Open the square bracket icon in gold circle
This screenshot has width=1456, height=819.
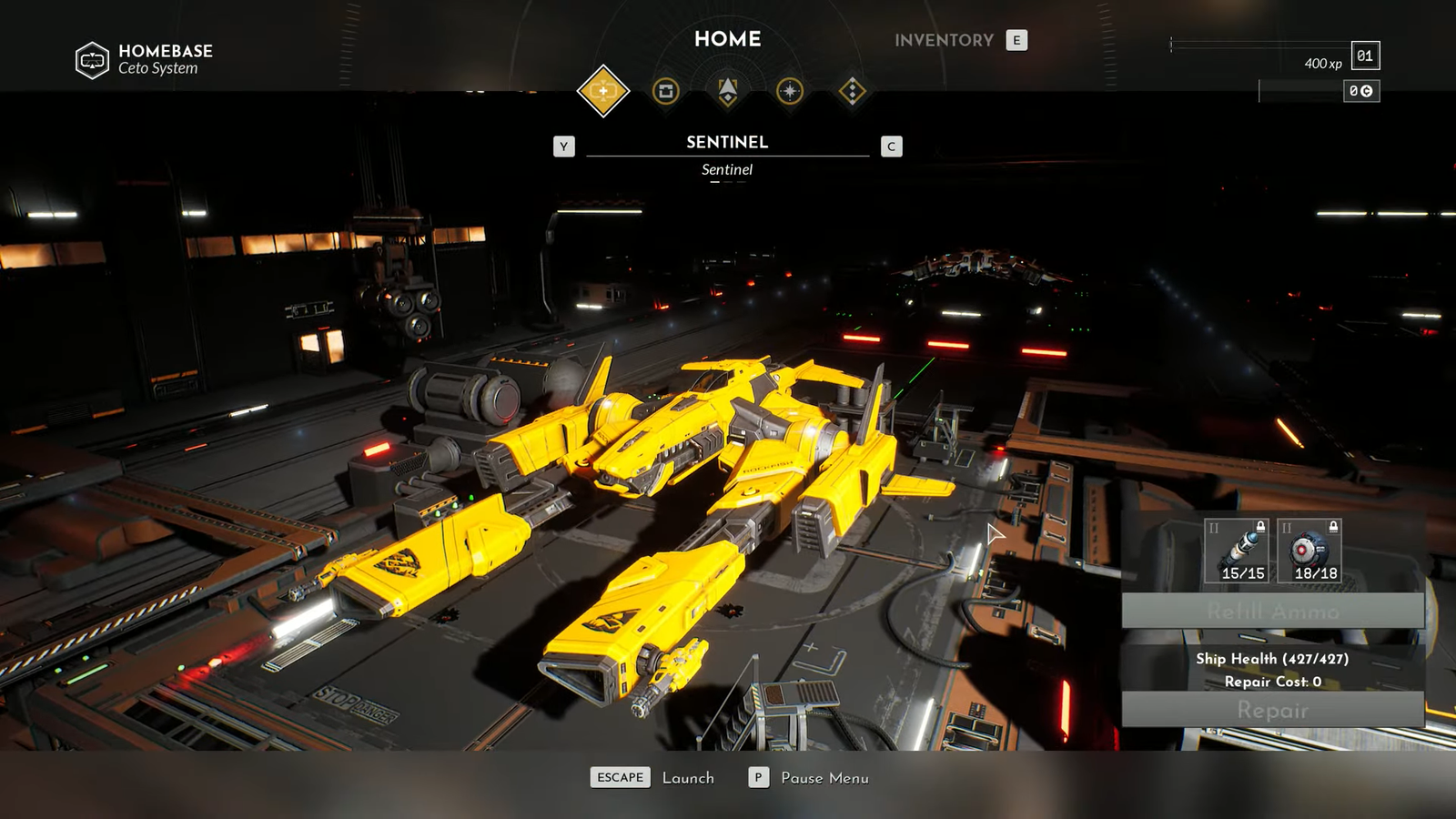click(x=666, y=91)
